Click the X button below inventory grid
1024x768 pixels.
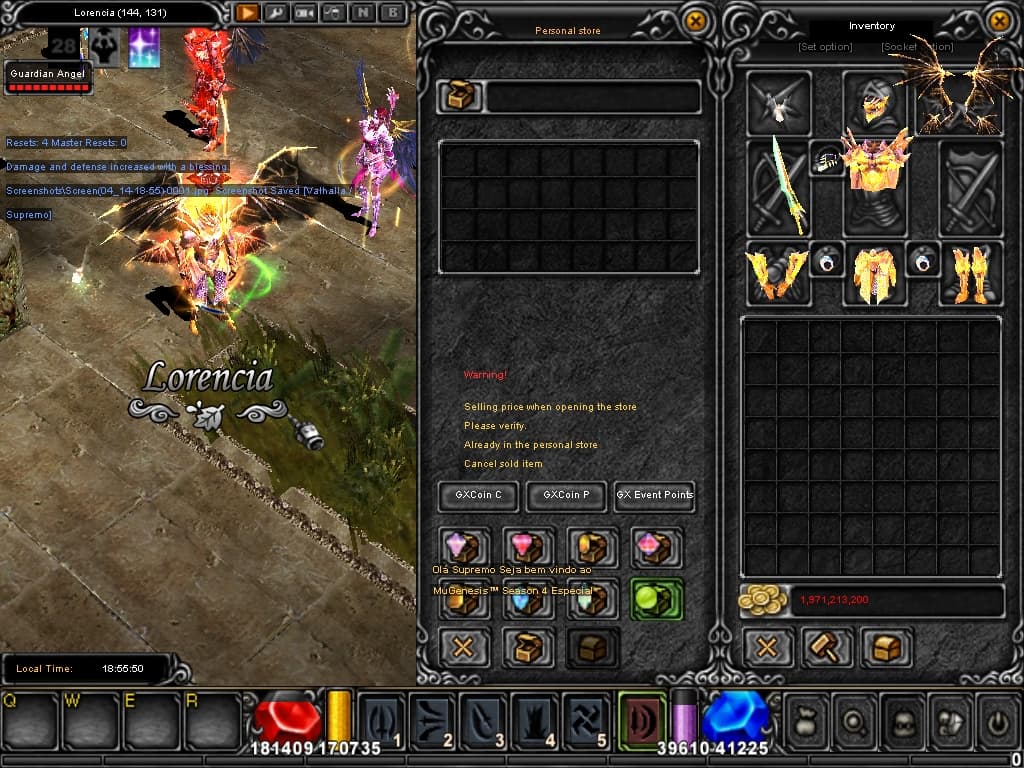coord(767,647)
